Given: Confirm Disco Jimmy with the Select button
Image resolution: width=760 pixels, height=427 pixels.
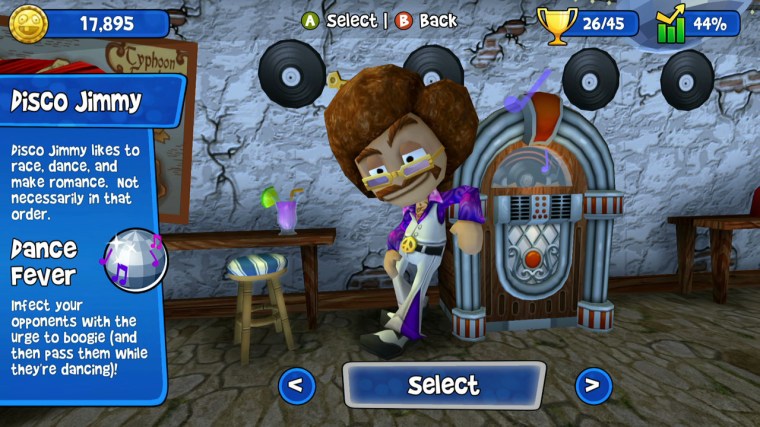Looking at the screenshot, I should 444,385.
